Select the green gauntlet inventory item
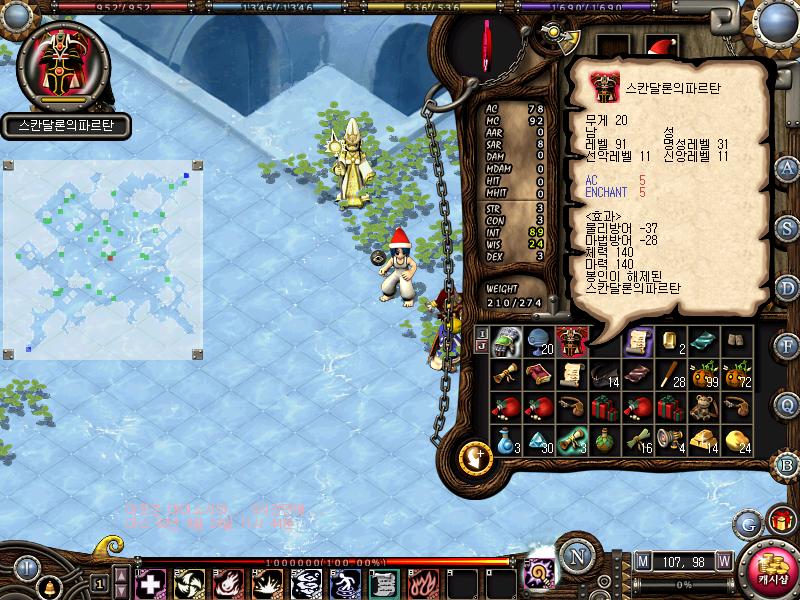Viewport: 800px width, 600px height. [507, 342]
